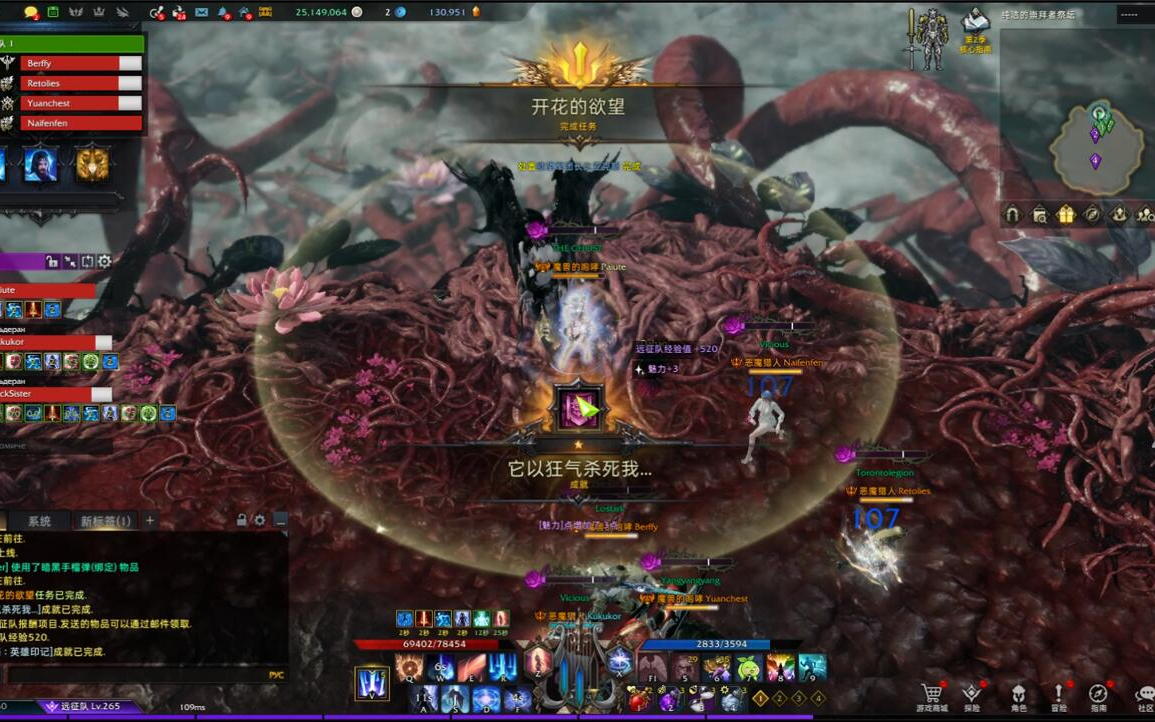
Task: Open the chat bubble notification icon
Action: tap(31, 13)
